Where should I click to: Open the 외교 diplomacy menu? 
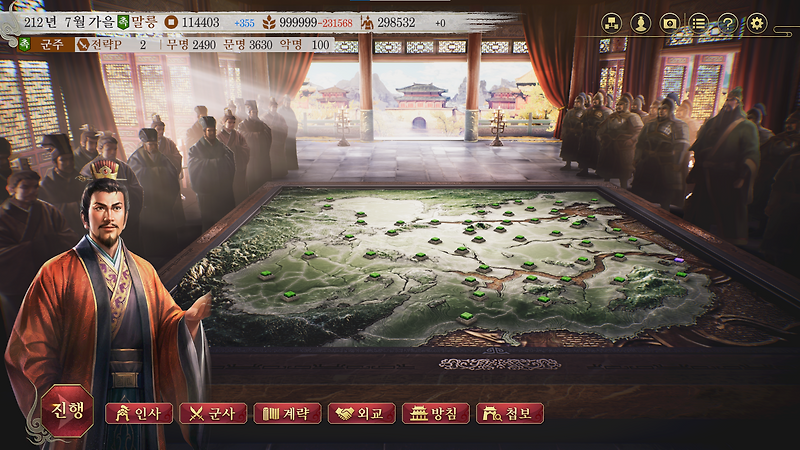(361, 413)
